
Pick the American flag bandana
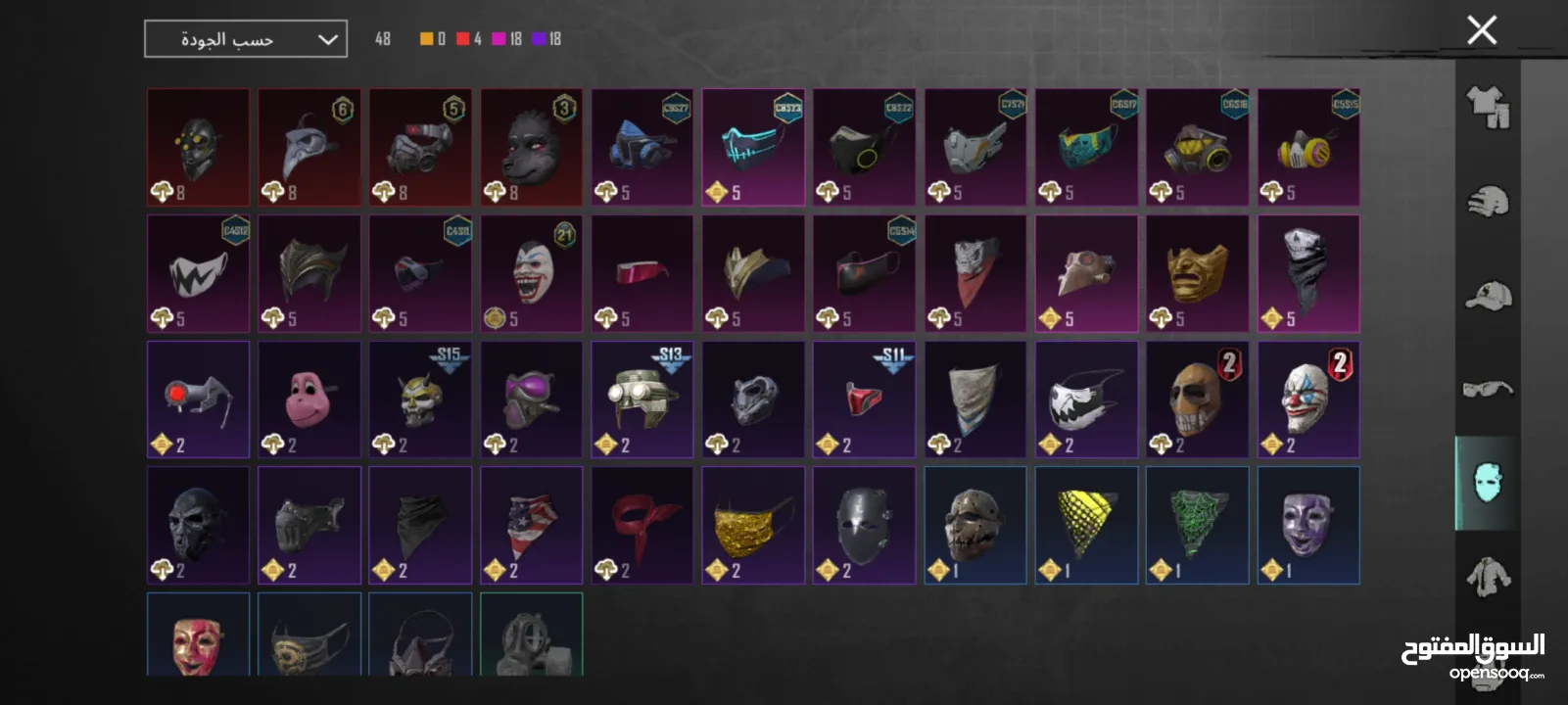point(531,525)
